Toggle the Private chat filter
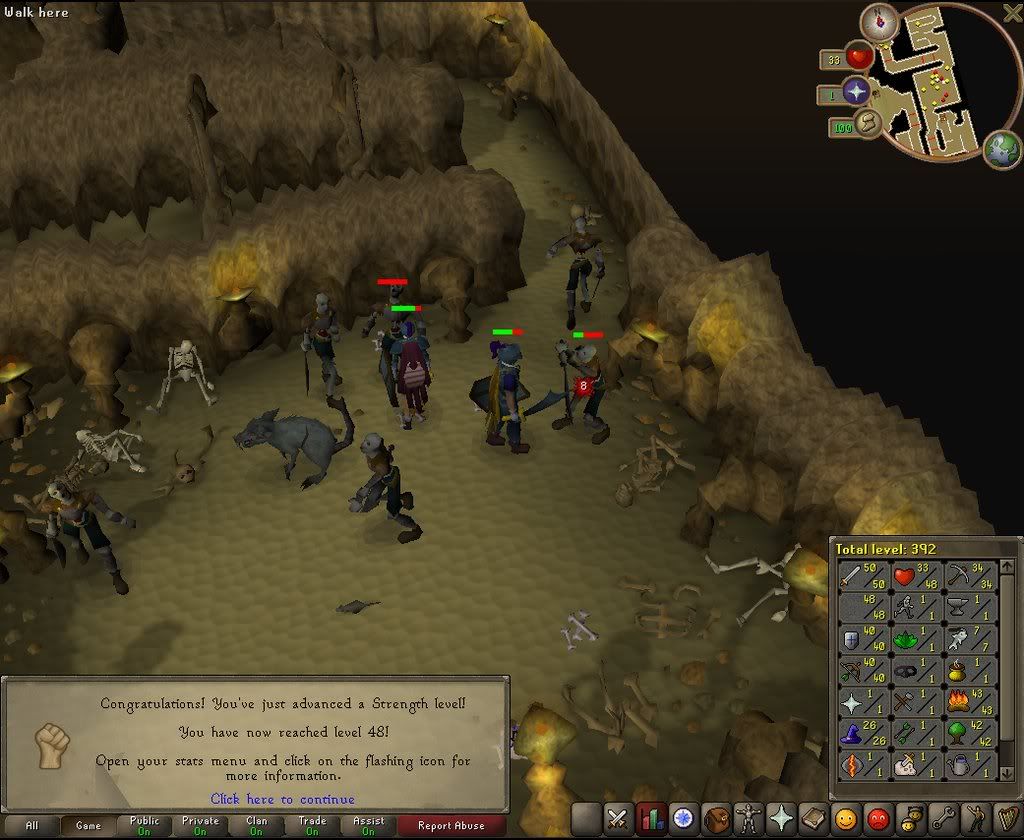The height and width of the screenshot is (840, 1024). 200,826
